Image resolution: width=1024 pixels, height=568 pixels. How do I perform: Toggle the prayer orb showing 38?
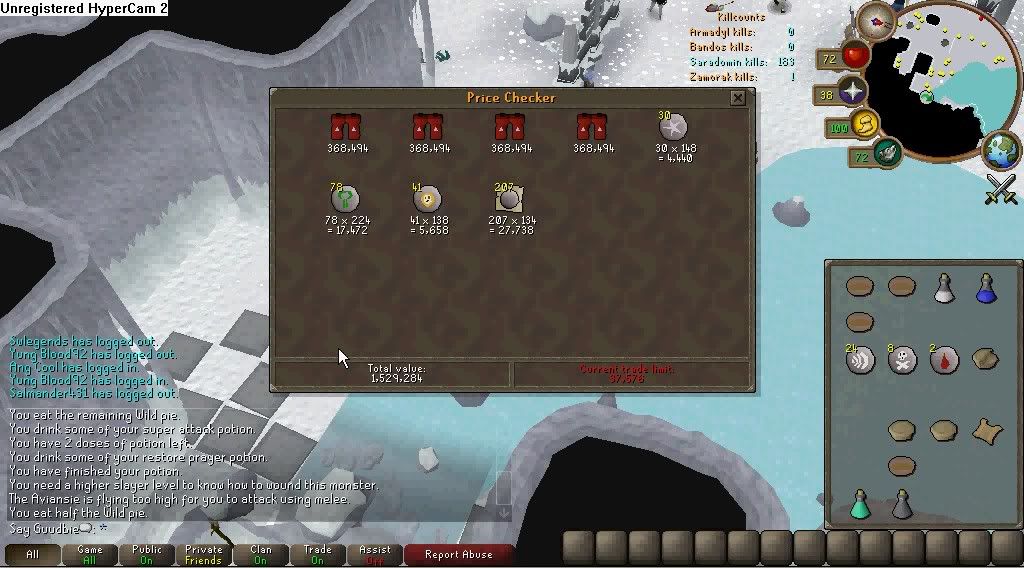[x=852, y=94]
